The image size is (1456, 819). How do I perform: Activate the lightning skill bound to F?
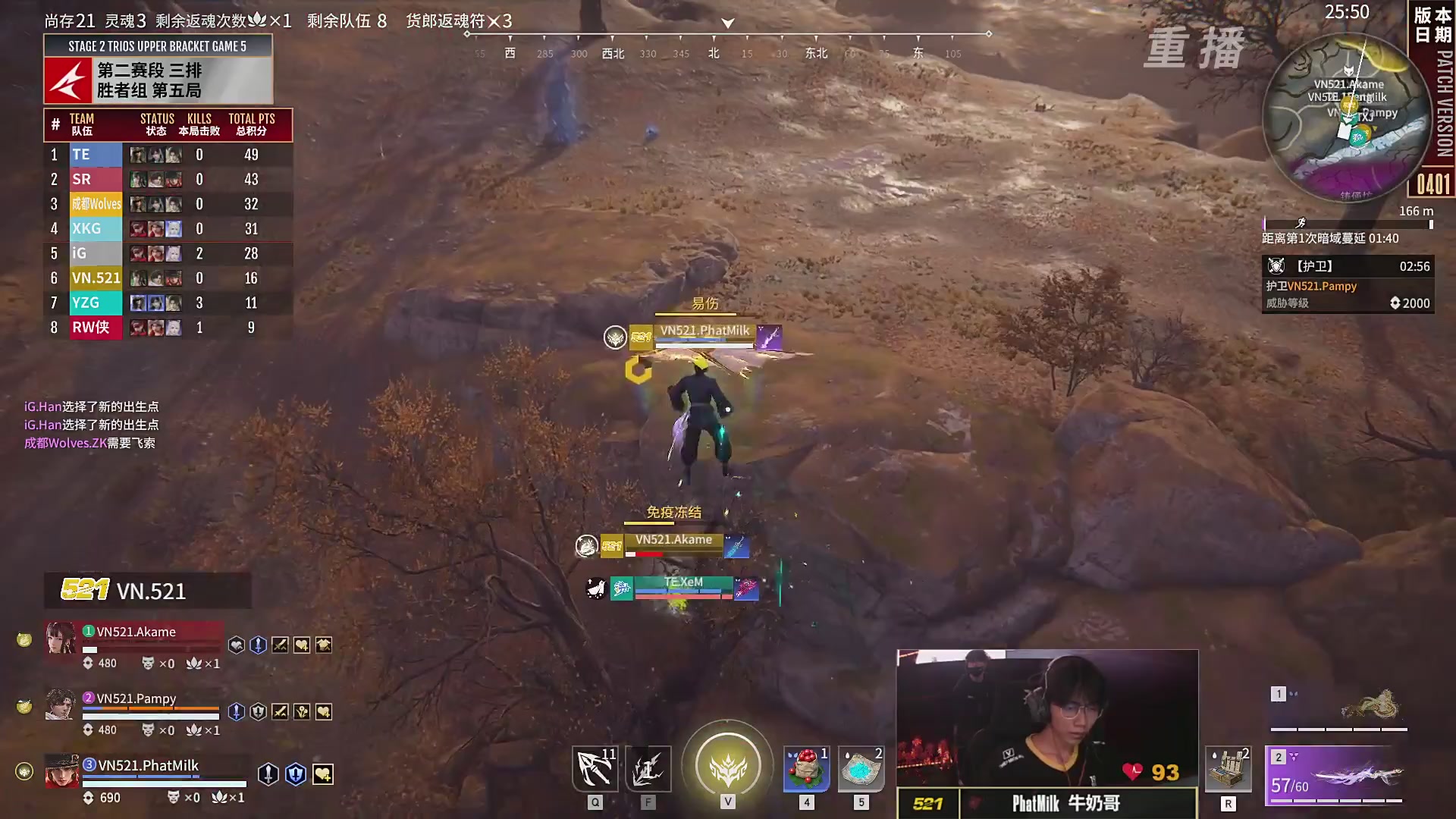(648, 768)
